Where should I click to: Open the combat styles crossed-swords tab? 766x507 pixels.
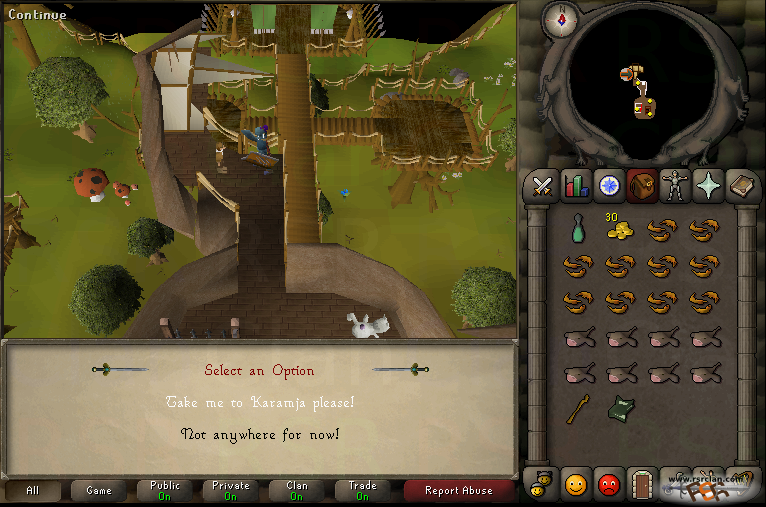coord(543,186)
